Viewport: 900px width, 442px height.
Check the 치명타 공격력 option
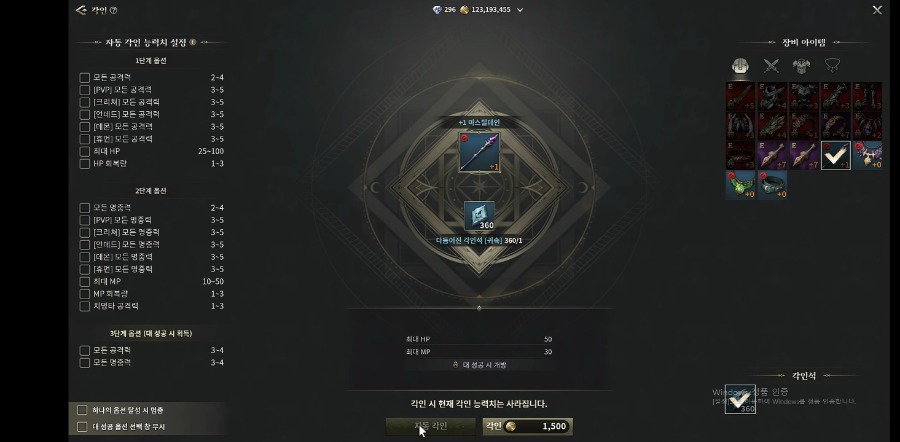(x=85, y=306)
